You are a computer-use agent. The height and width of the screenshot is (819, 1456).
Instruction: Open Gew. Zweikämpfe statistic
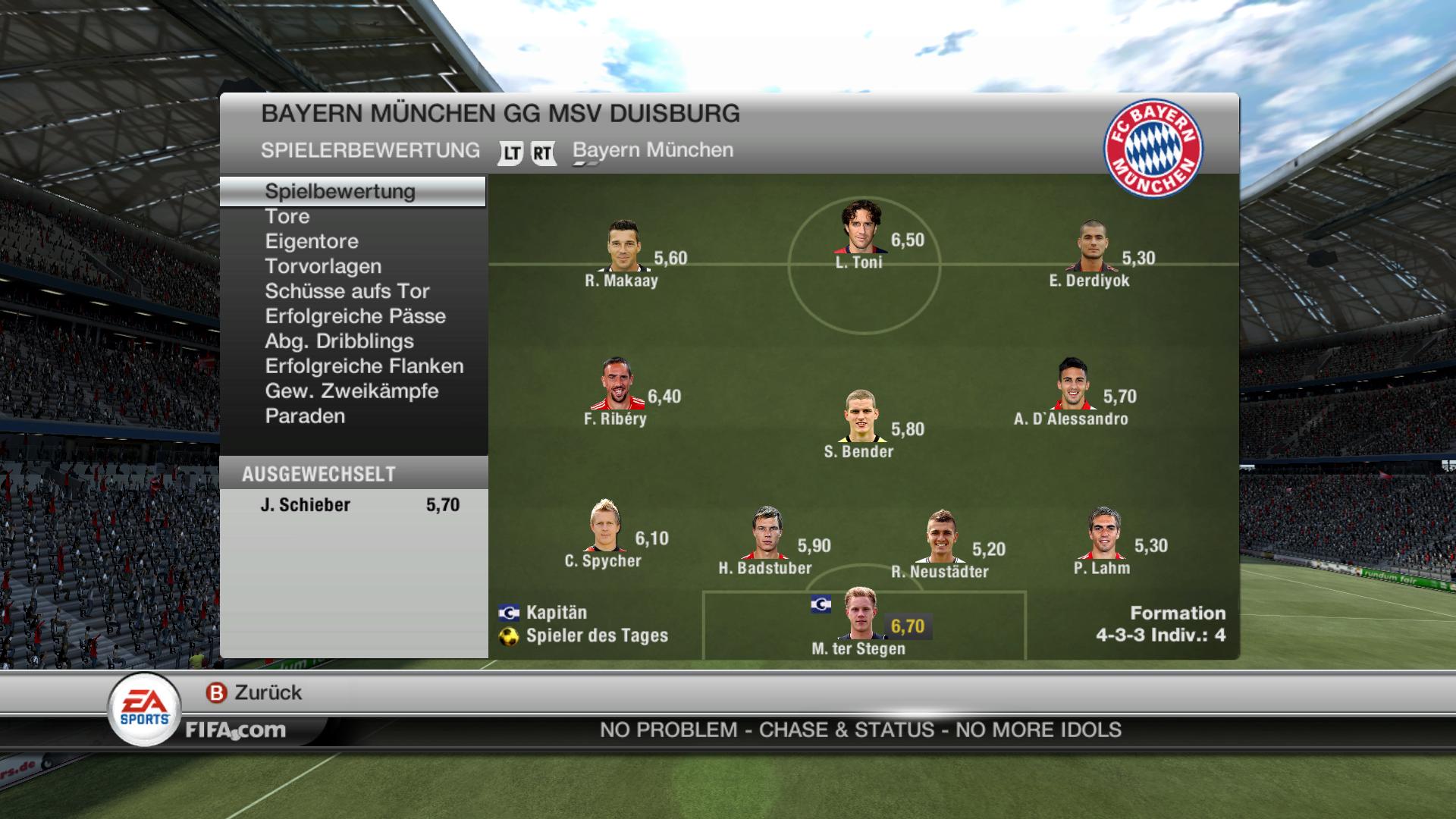pyautogui.click(x=352, y=391)
